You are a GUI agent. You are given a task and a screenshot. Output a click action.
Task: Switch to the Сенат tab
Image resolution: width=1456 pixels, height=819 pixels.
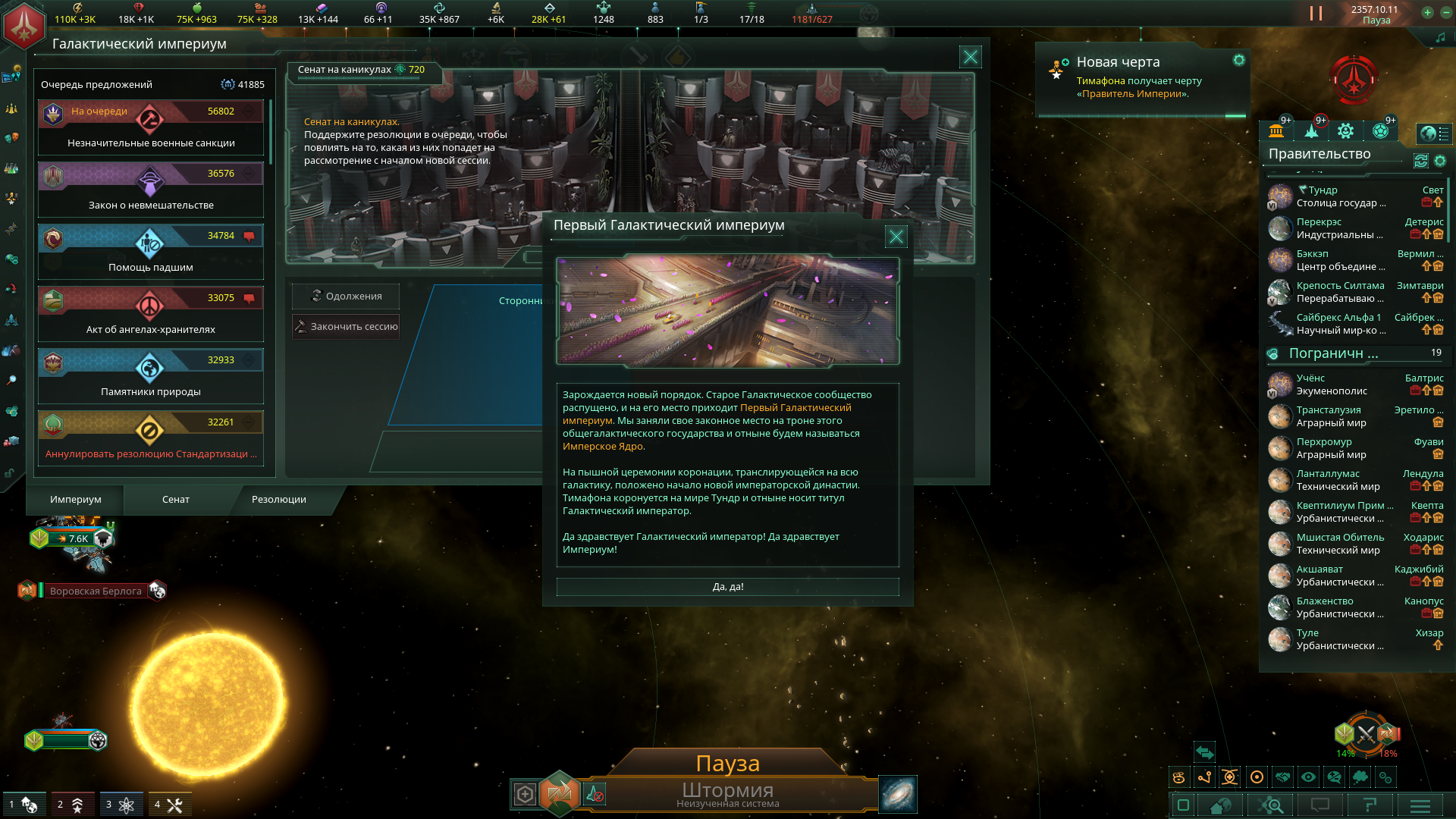175,500
